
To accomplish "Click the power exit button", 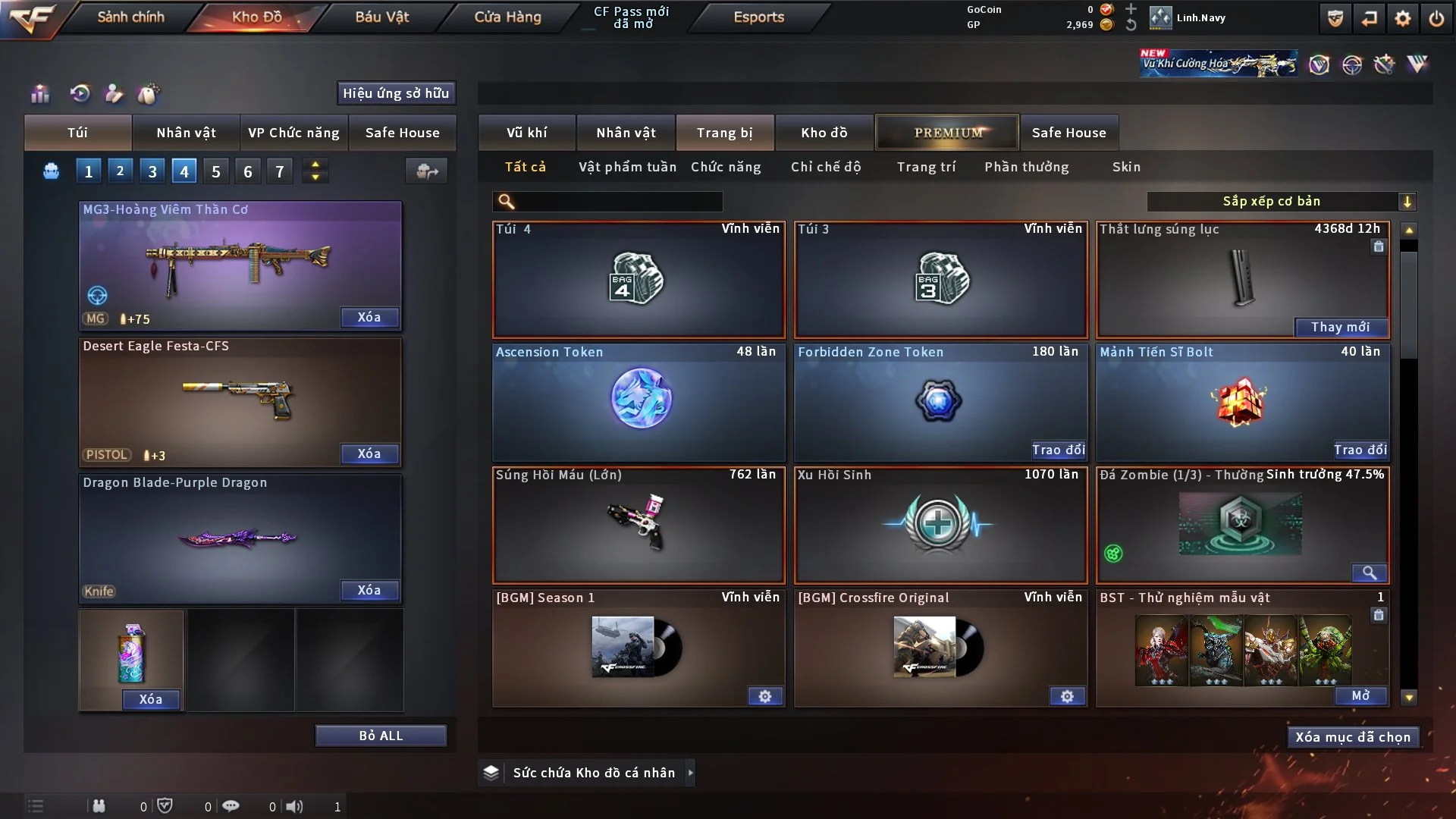I will [x=1436, y=18].
